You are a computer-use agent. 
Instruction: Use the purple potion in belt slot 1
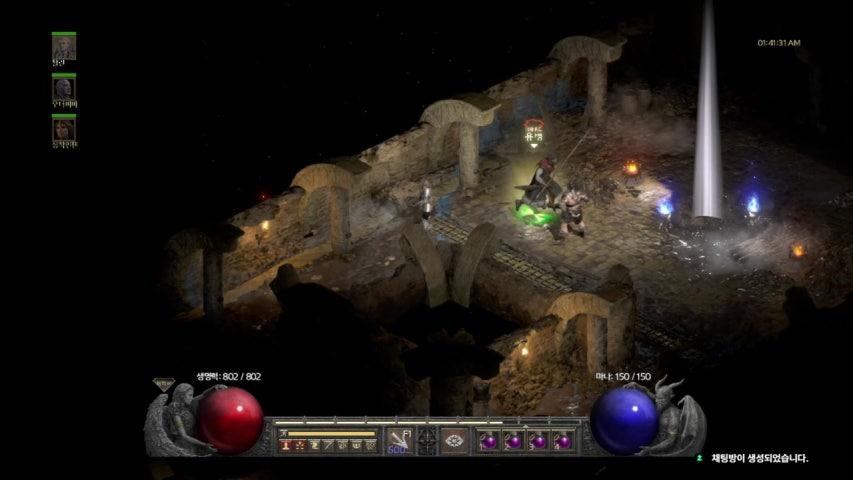(490, 441)
